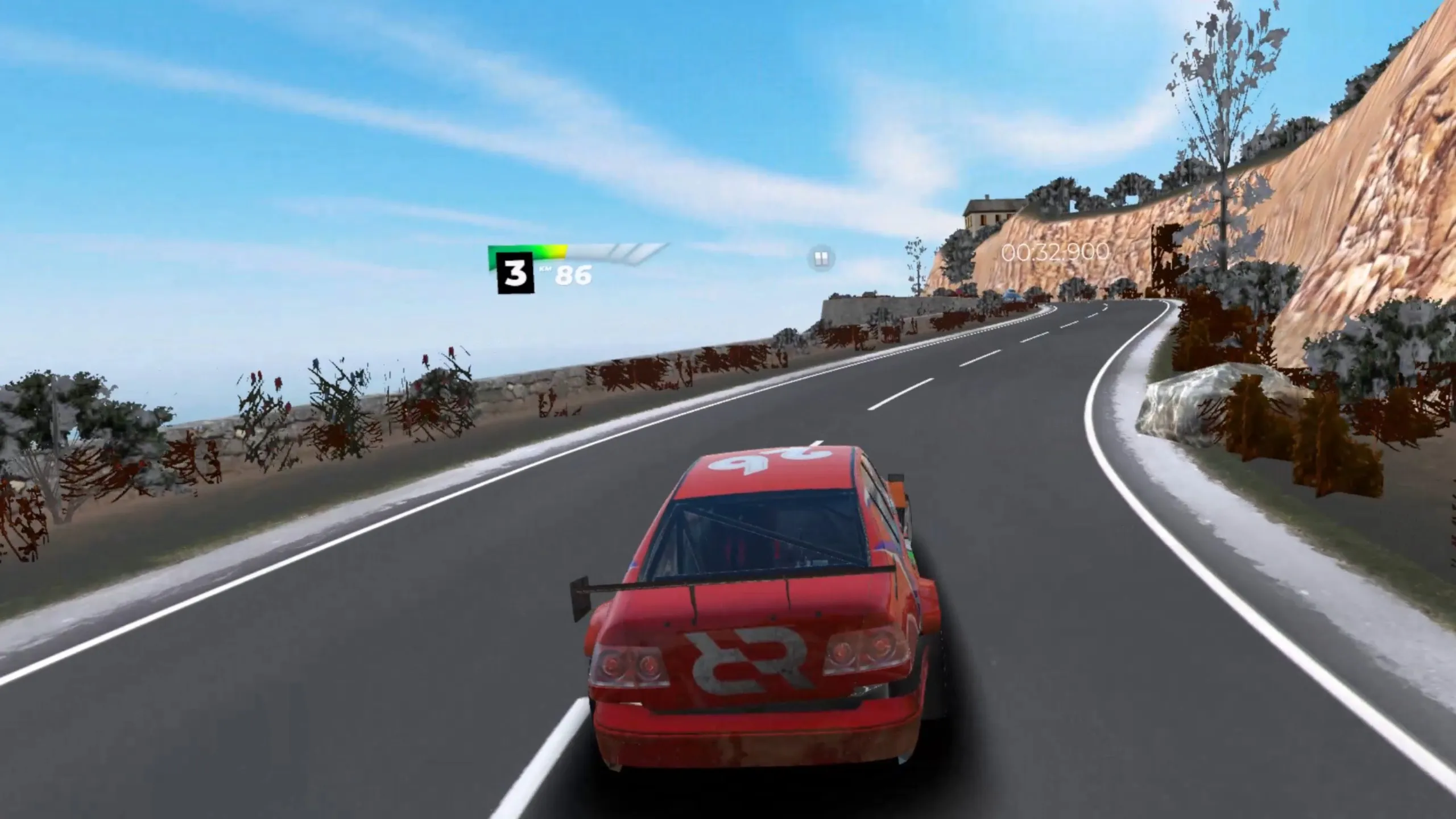The height and width of the screenshot is (819, 1456).
Task: Pause the race with the pause button
Action: coord(820,259)
